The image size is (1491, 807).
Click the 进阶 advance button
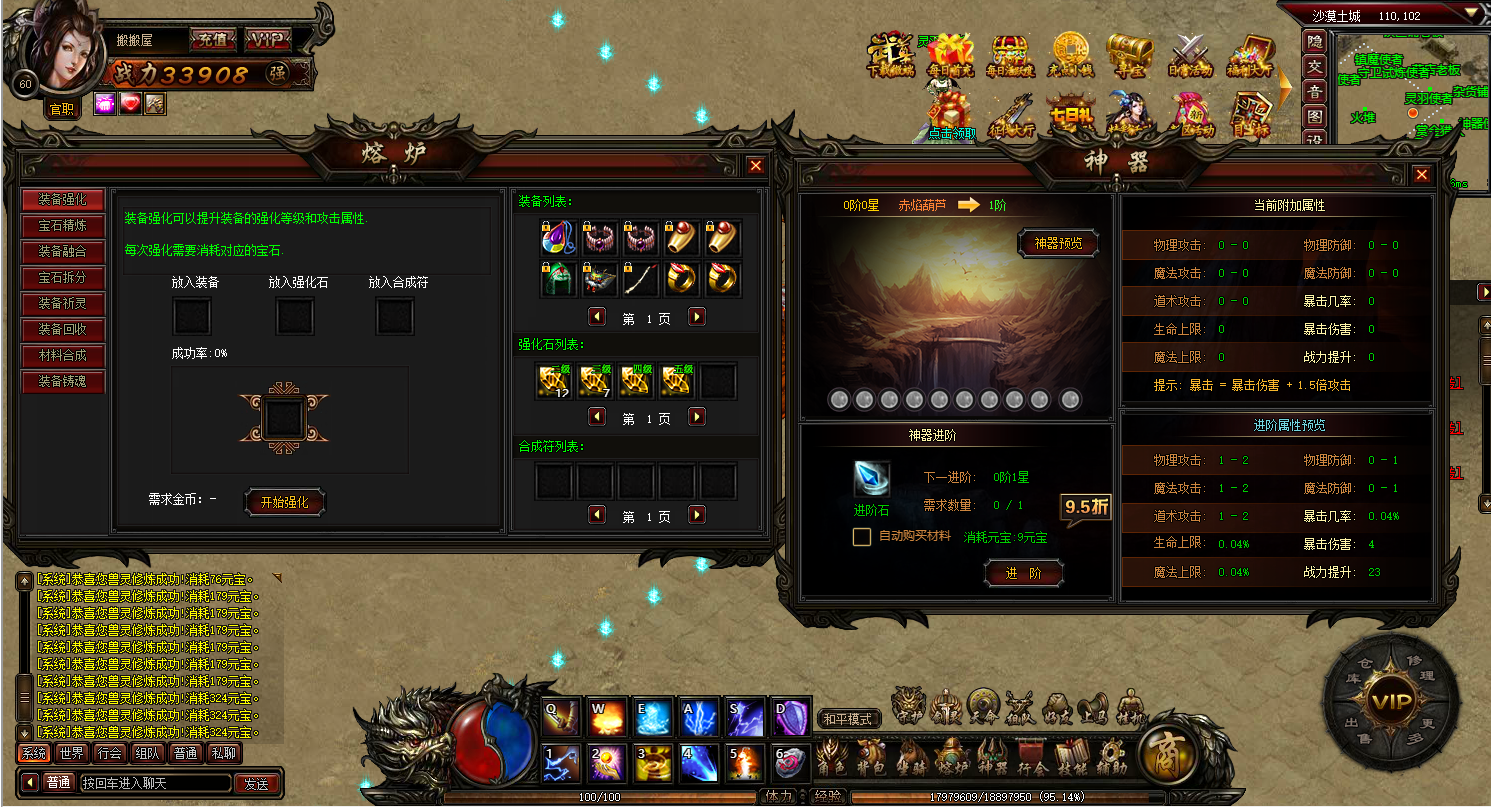(x=1024, y=573)
